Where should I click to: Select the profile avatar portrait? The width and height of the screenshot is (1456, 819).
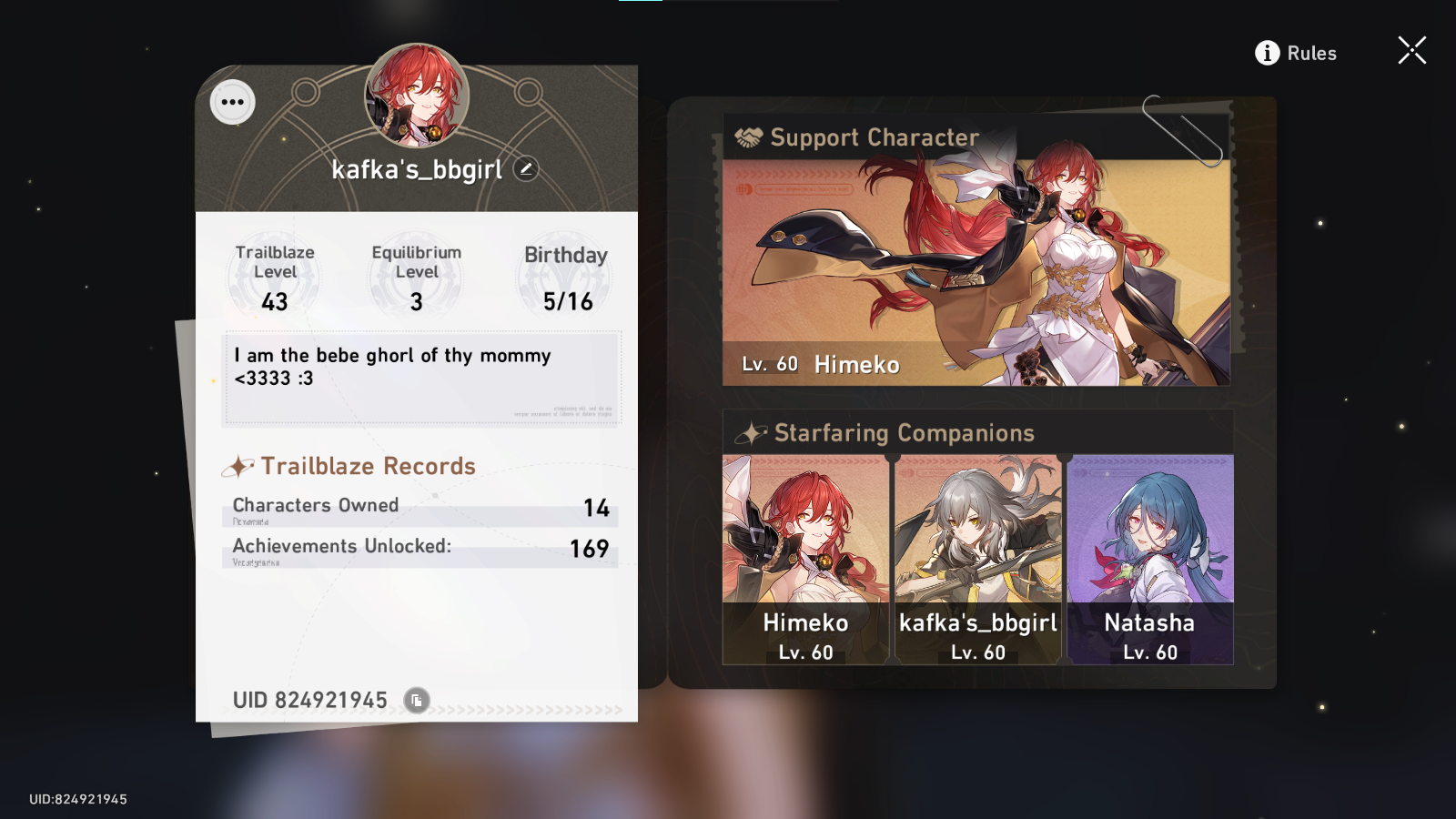point(416,96)
